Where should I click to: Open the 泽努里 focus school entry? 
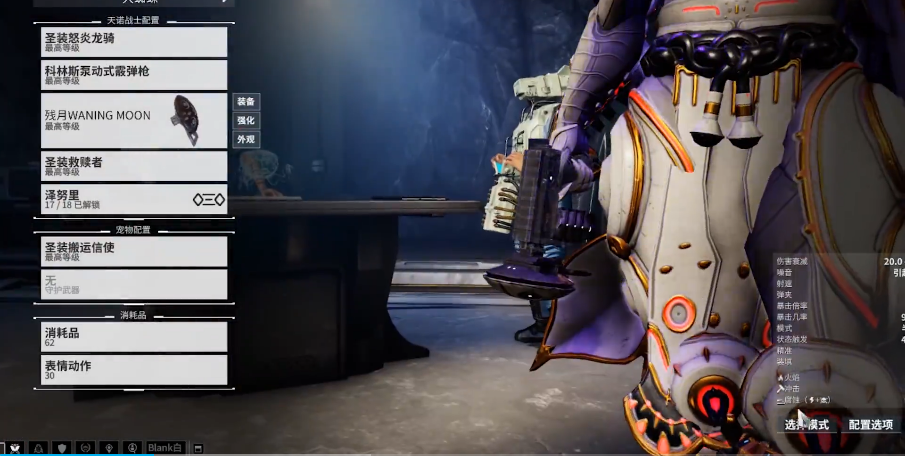pos(134,199)
